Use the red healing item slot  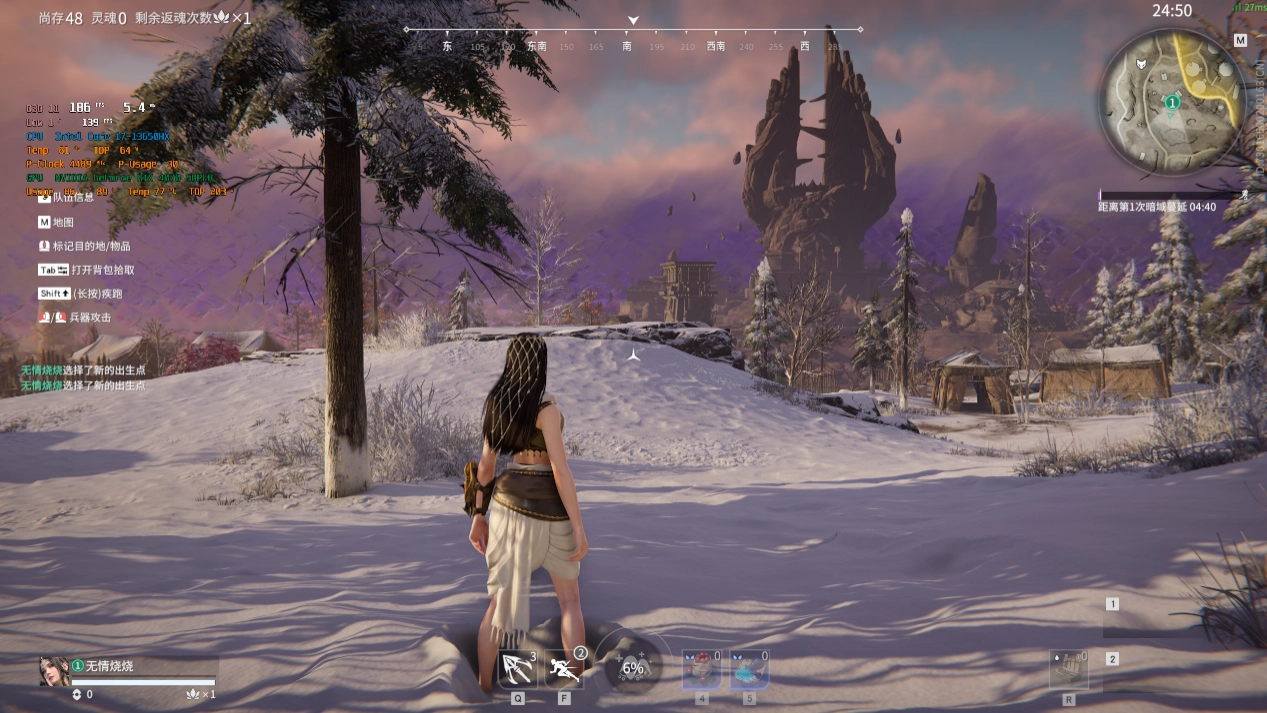pyautogui.click(x=701, y=669)
